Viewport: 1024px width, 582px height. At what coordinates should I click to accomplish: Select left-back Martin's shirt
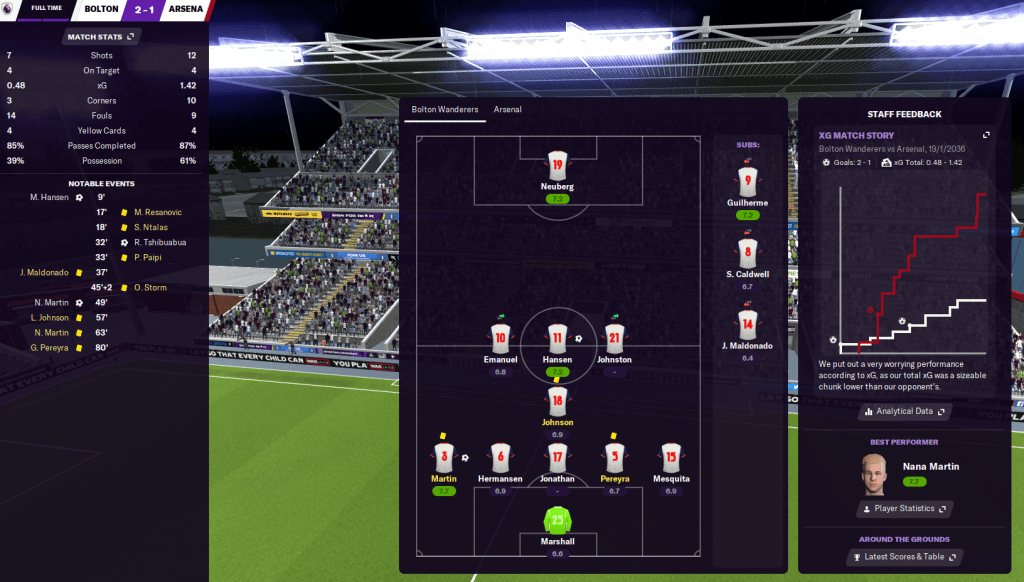(x=443, y=458)
